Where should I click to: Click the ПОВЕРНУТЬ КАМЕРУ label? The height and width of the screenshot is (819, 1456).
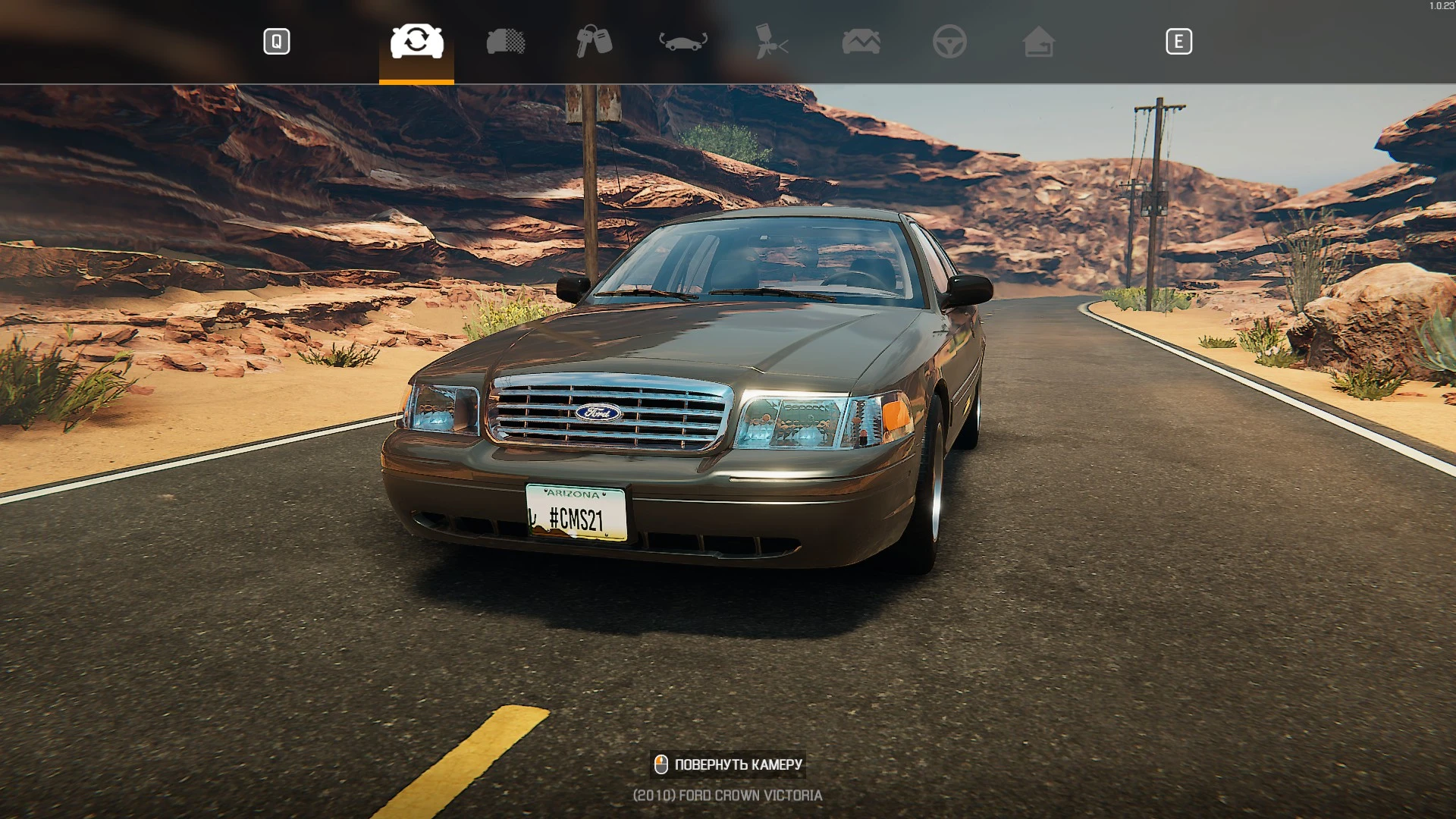pos(738,764)
